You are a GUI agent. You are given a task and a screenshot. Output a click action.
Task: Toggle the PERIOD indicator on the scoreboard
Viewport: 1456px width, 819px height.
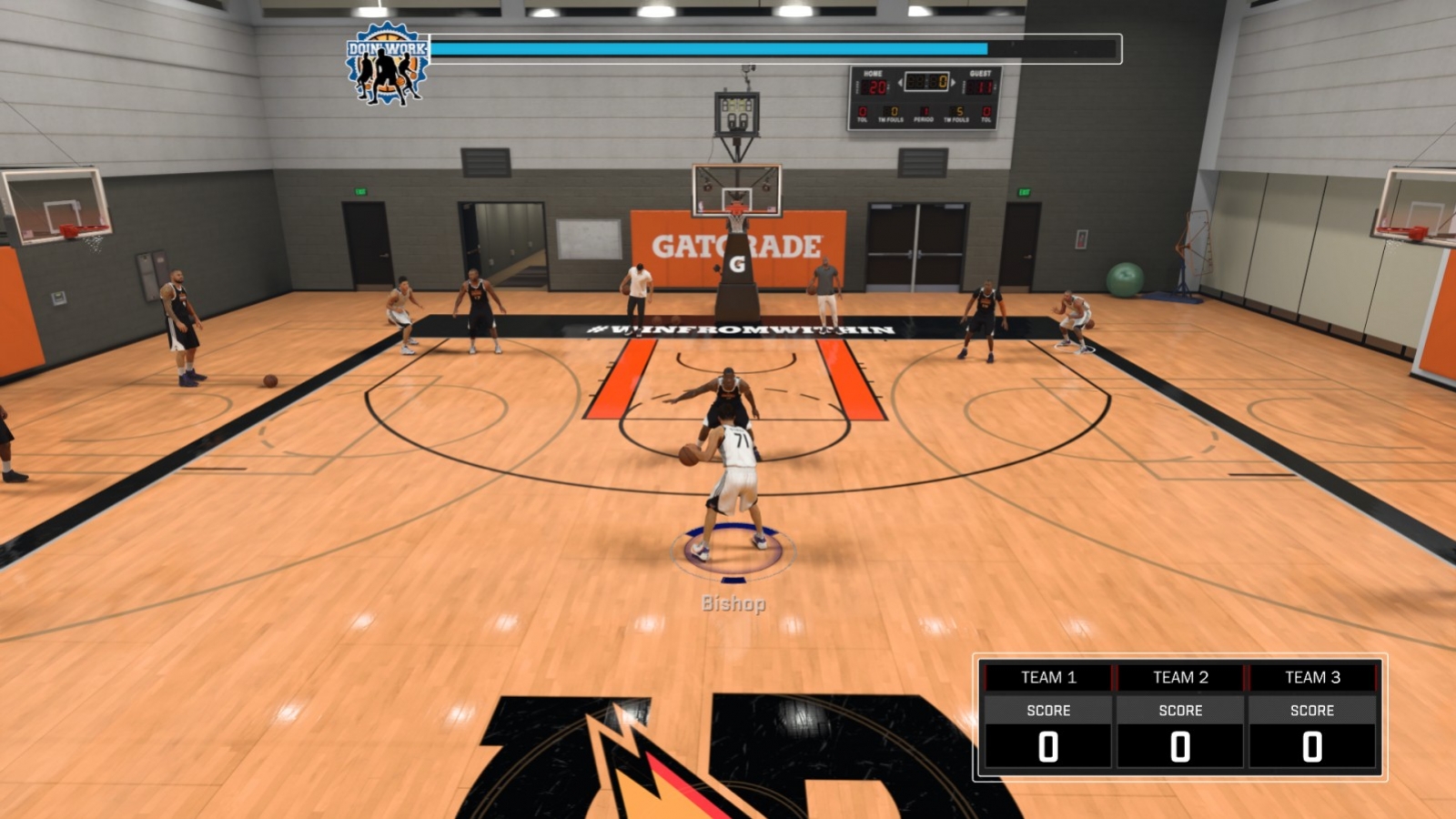(x=923, y=112)
